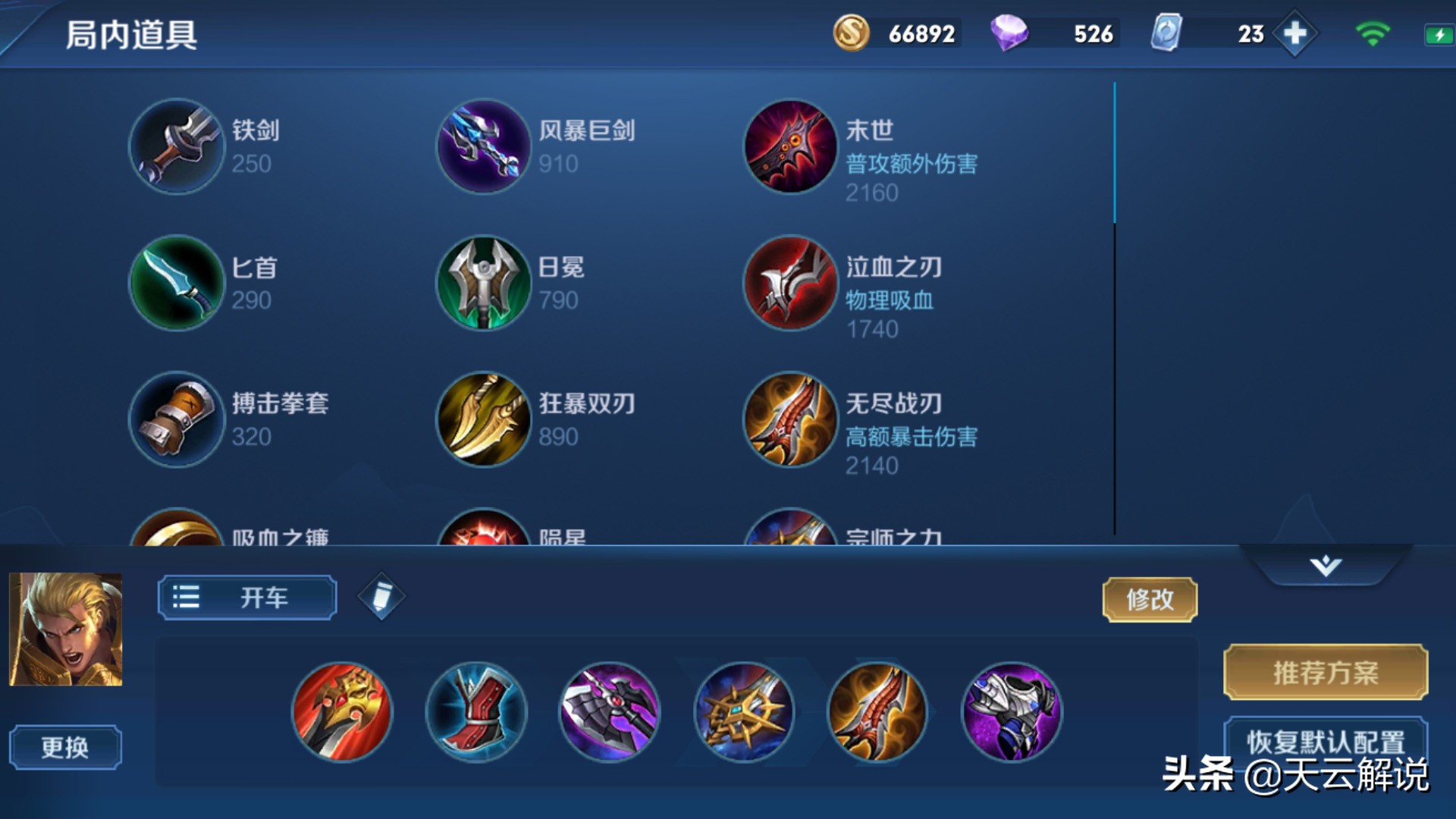This screenshot has height=819, width=1456.
Task: Select the 泣血之刃 lifesteal blade icon
Action: [x=790, y=284]
